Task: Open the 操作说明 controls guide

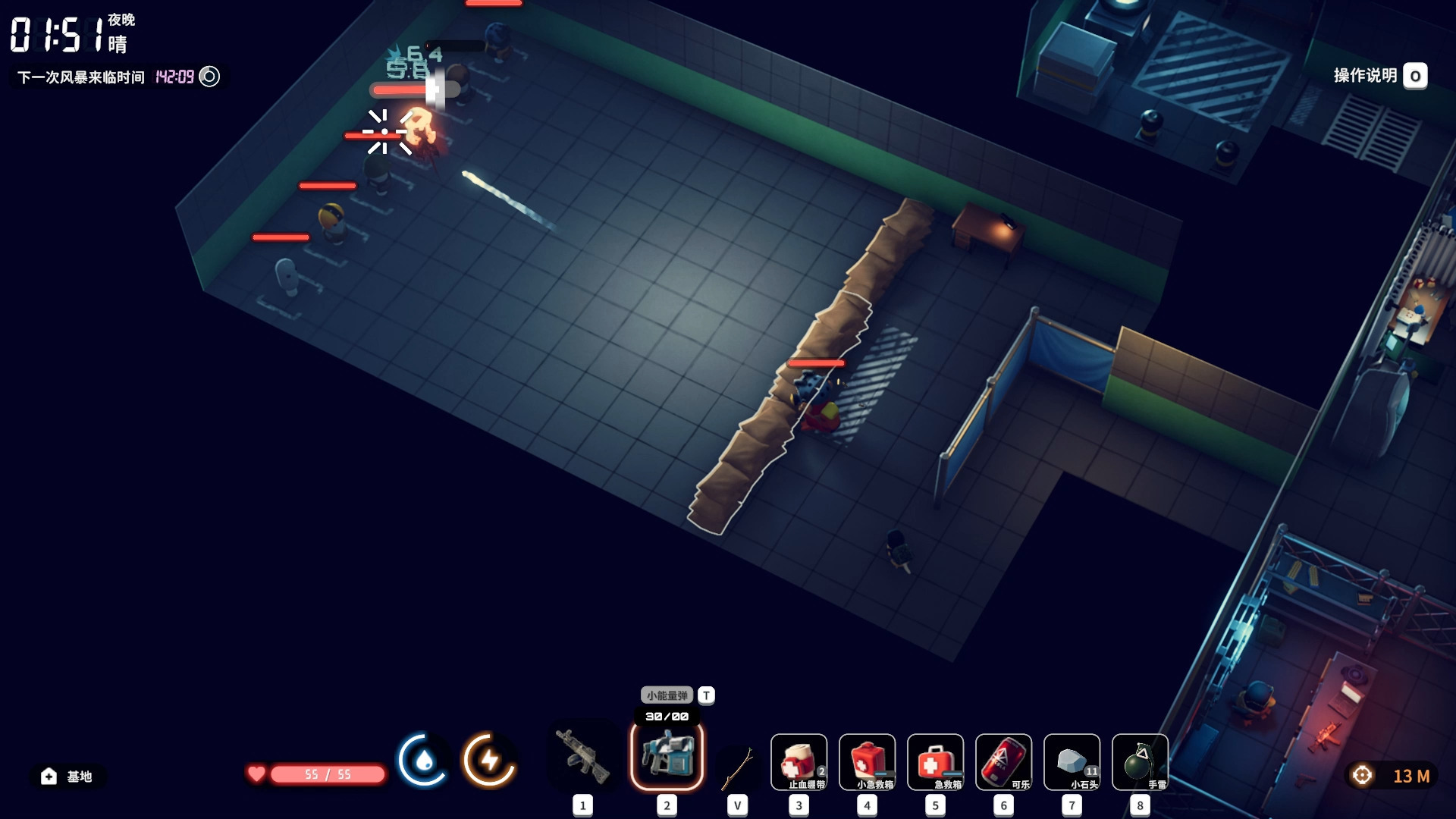Action: [1379, 76]
